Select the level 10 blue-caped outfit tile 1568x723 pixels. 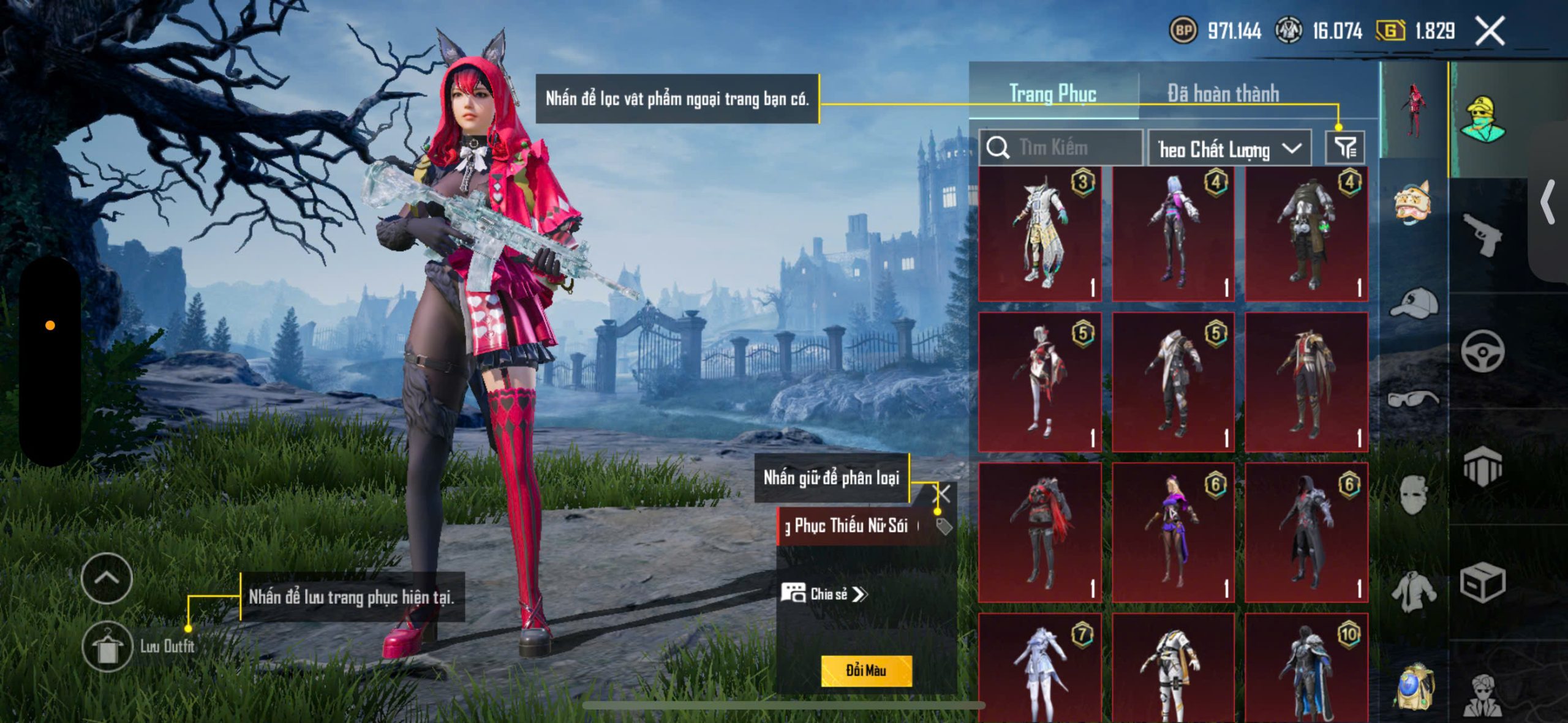(1306, 669)
